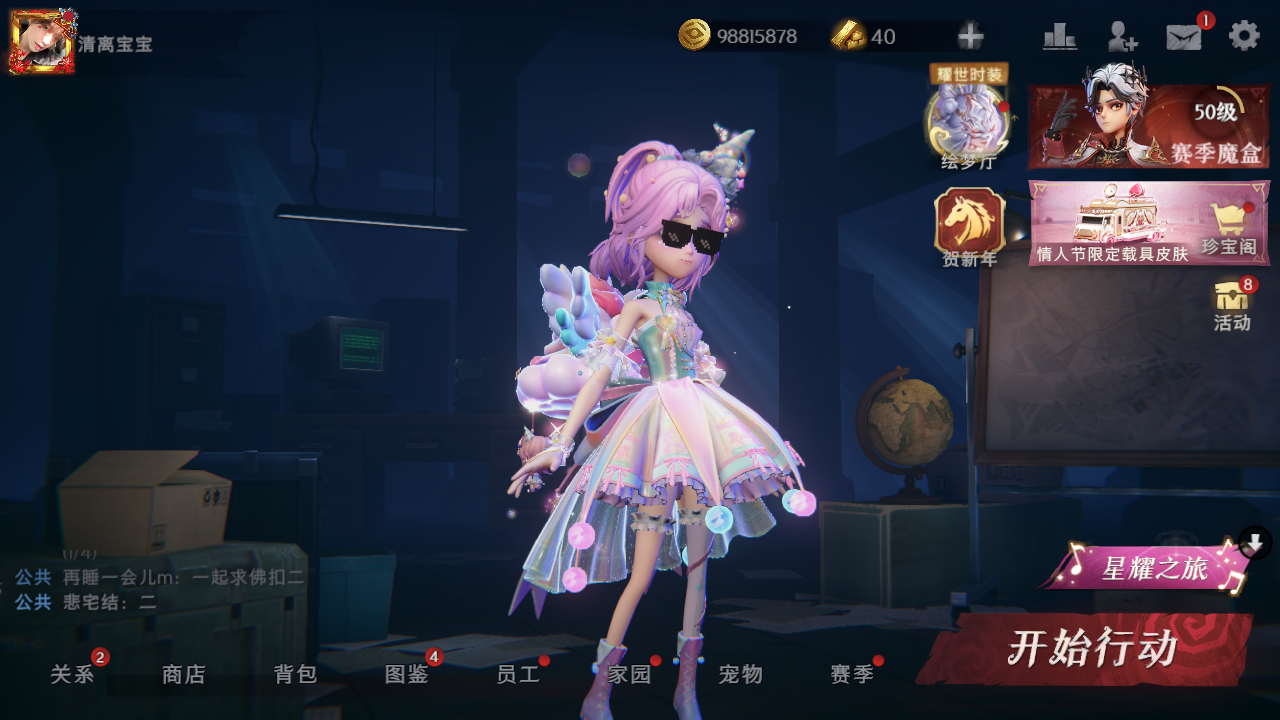View the leaderboard podium icon
The height and width of the screenshot is (720, 1280).
(1060, 37)
